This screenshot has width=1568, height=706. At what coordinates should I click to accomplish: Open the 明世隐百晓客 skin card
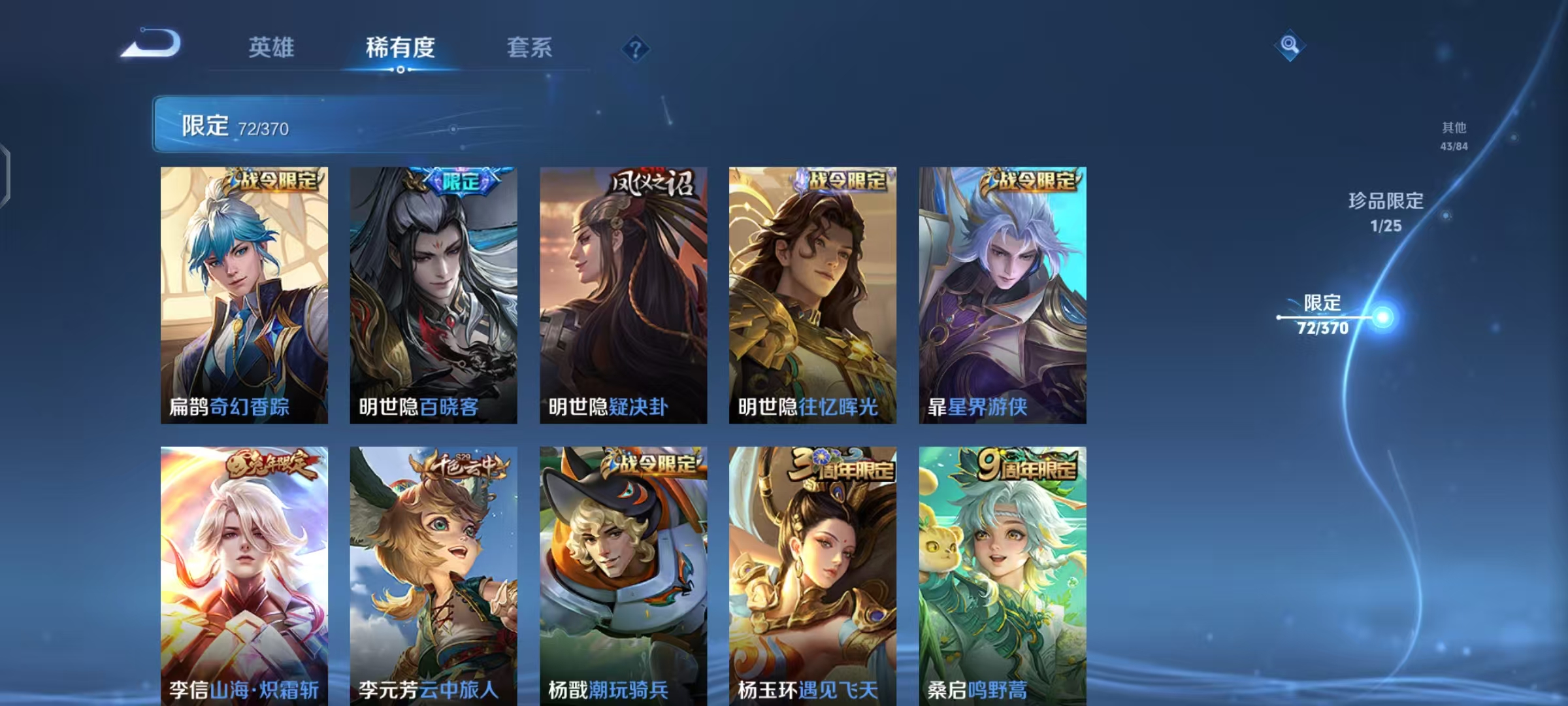pos(433,294)
